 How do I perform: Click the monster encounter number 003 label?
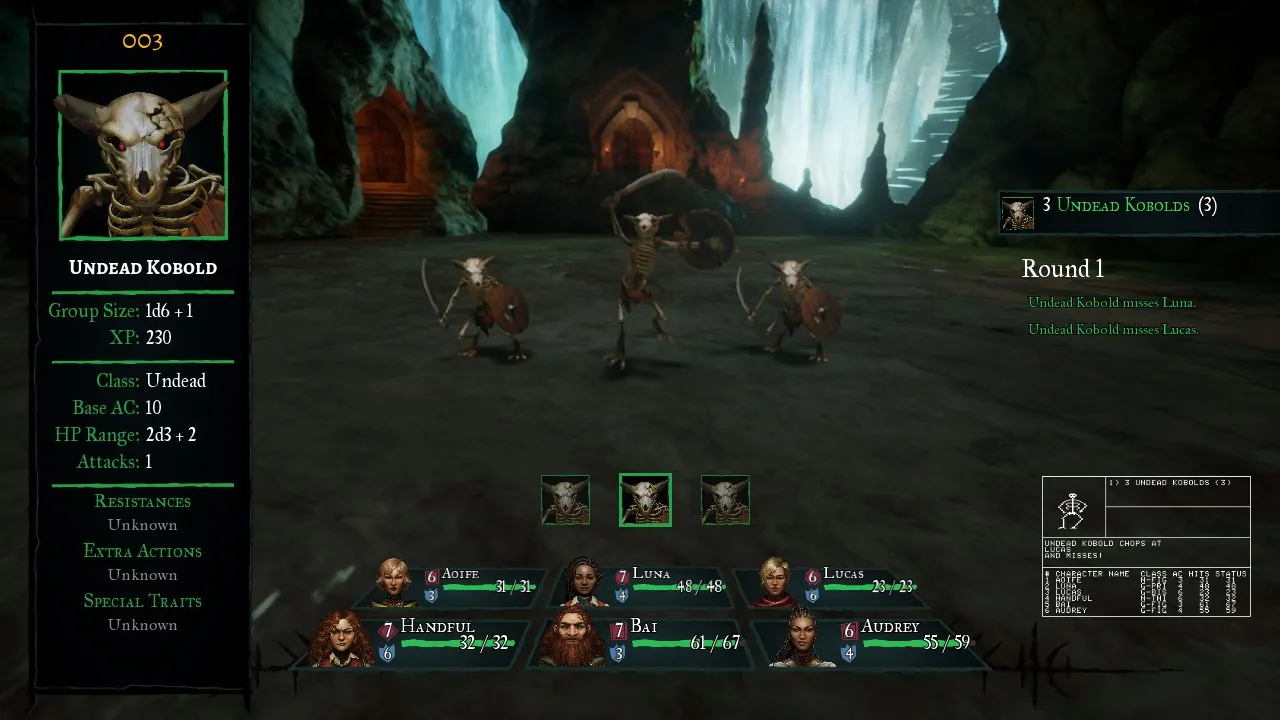[142, 41]
